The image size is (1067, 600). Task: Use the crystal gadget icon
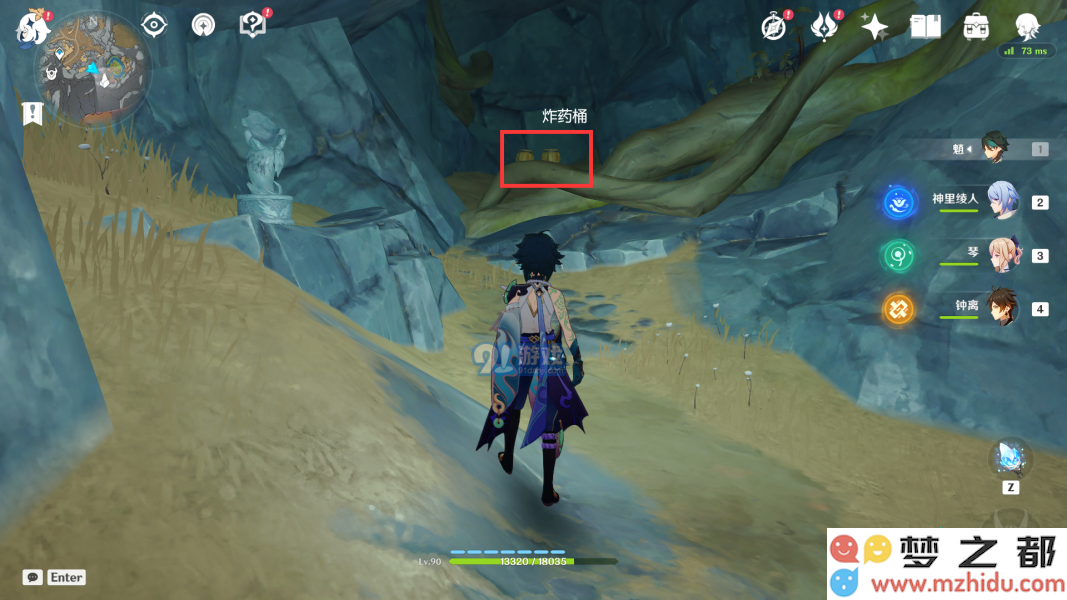tap(1010, 459)
